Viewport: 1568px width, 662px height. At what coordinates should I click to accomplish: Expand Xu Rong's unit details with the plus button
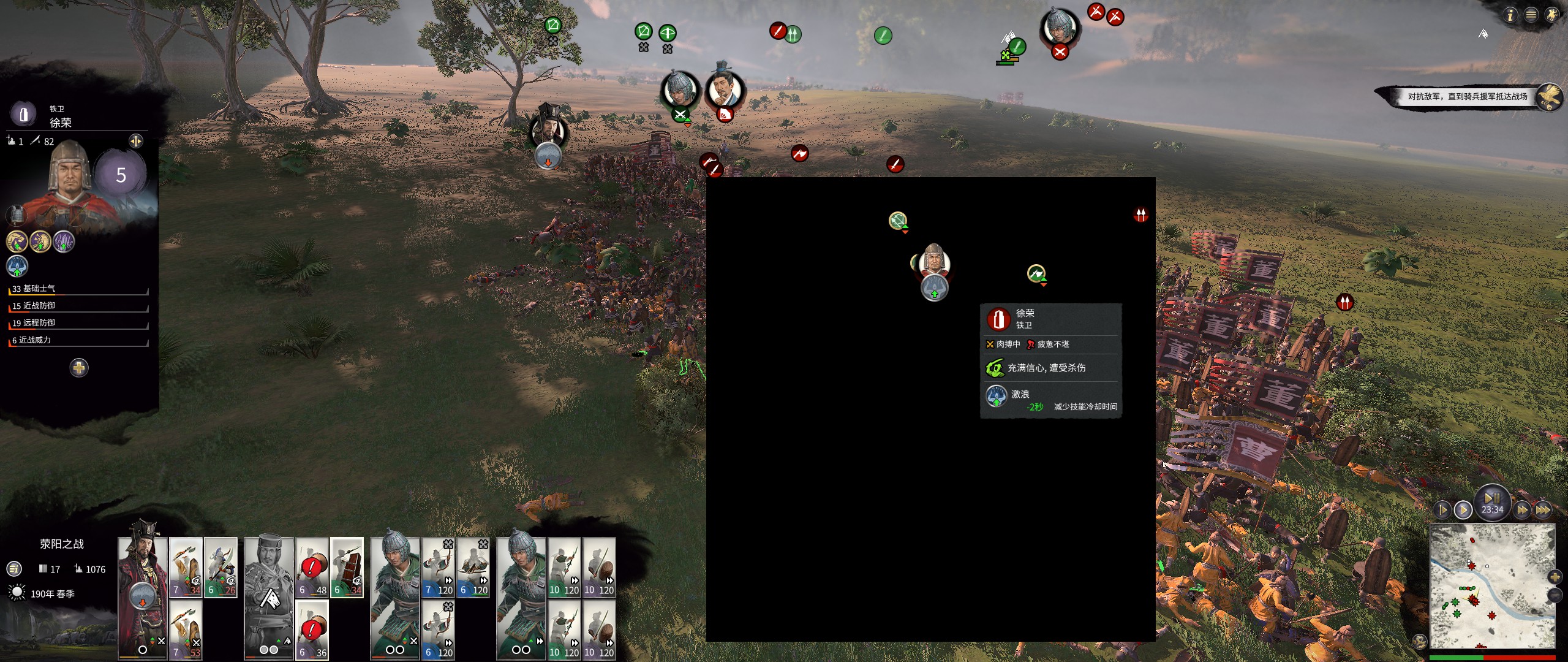[x=79, y=368]
